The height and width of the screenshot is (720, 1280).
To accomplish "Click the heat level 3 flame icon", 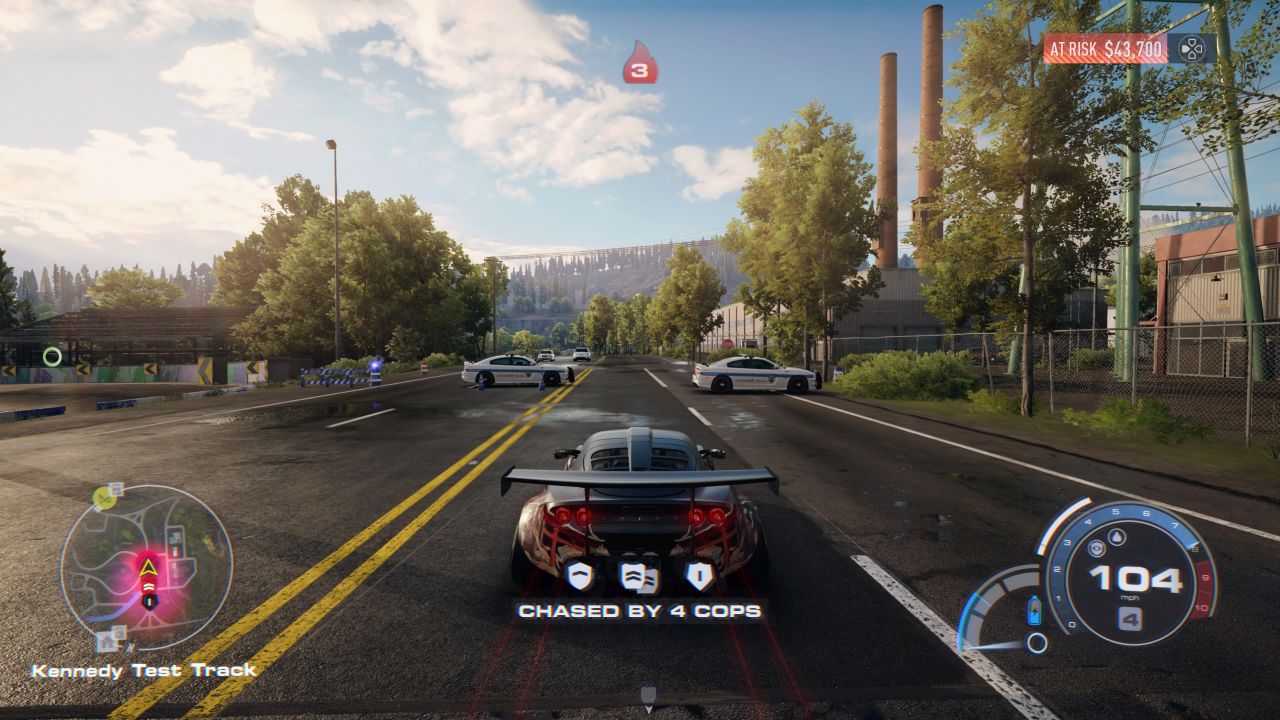I will [640, 63].
